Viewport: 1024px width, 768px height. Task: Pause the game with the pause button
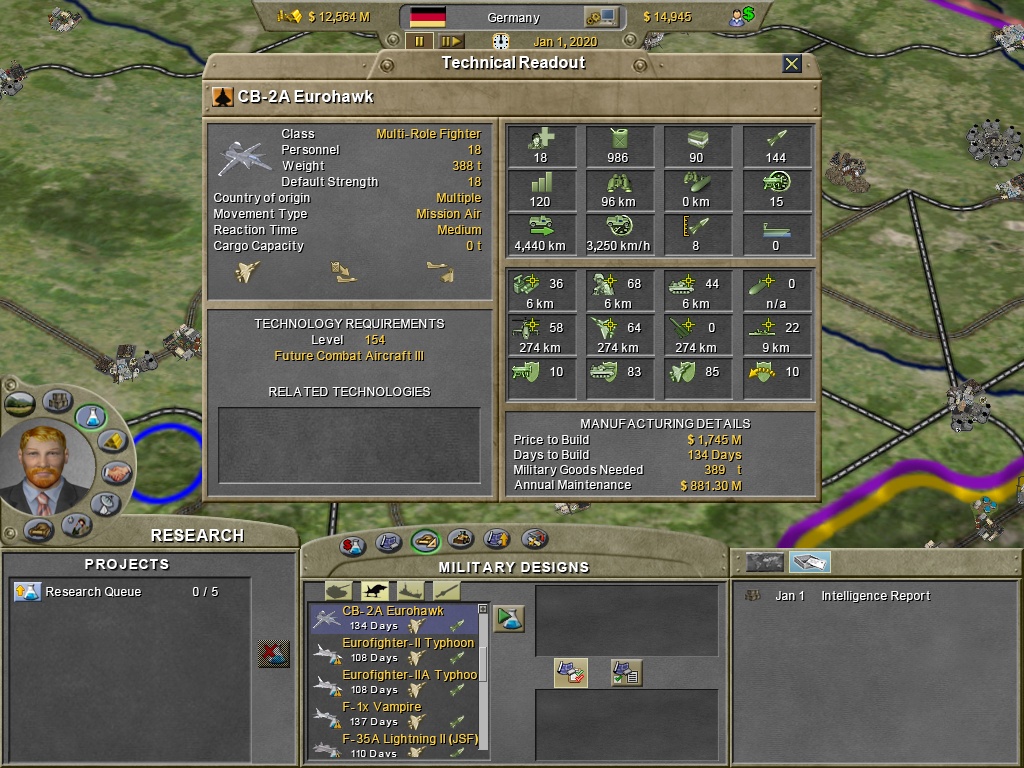(x=419, y=41)
